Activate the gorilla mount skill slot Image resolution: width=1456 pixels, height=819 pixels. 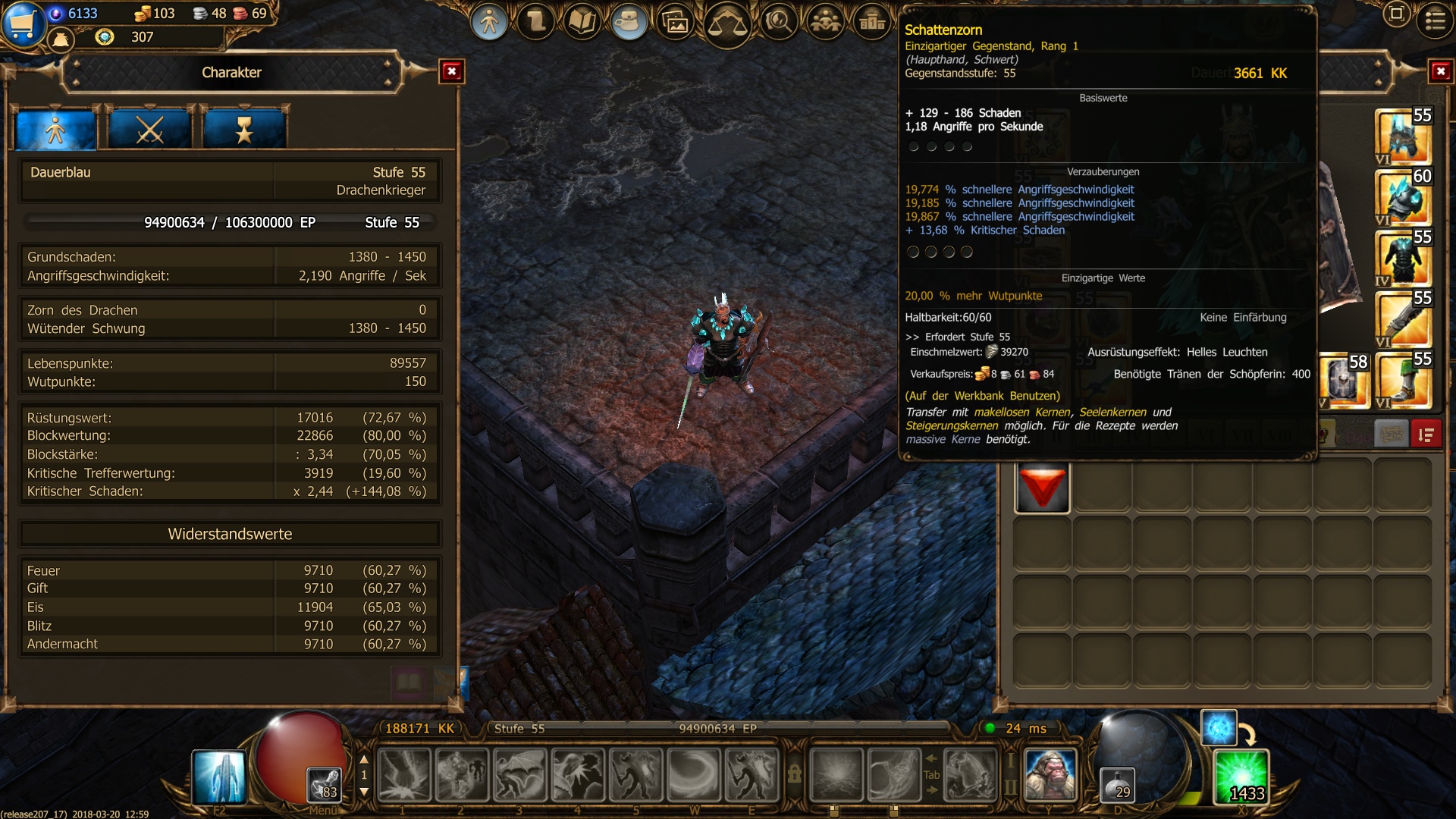pos(1050,775)
